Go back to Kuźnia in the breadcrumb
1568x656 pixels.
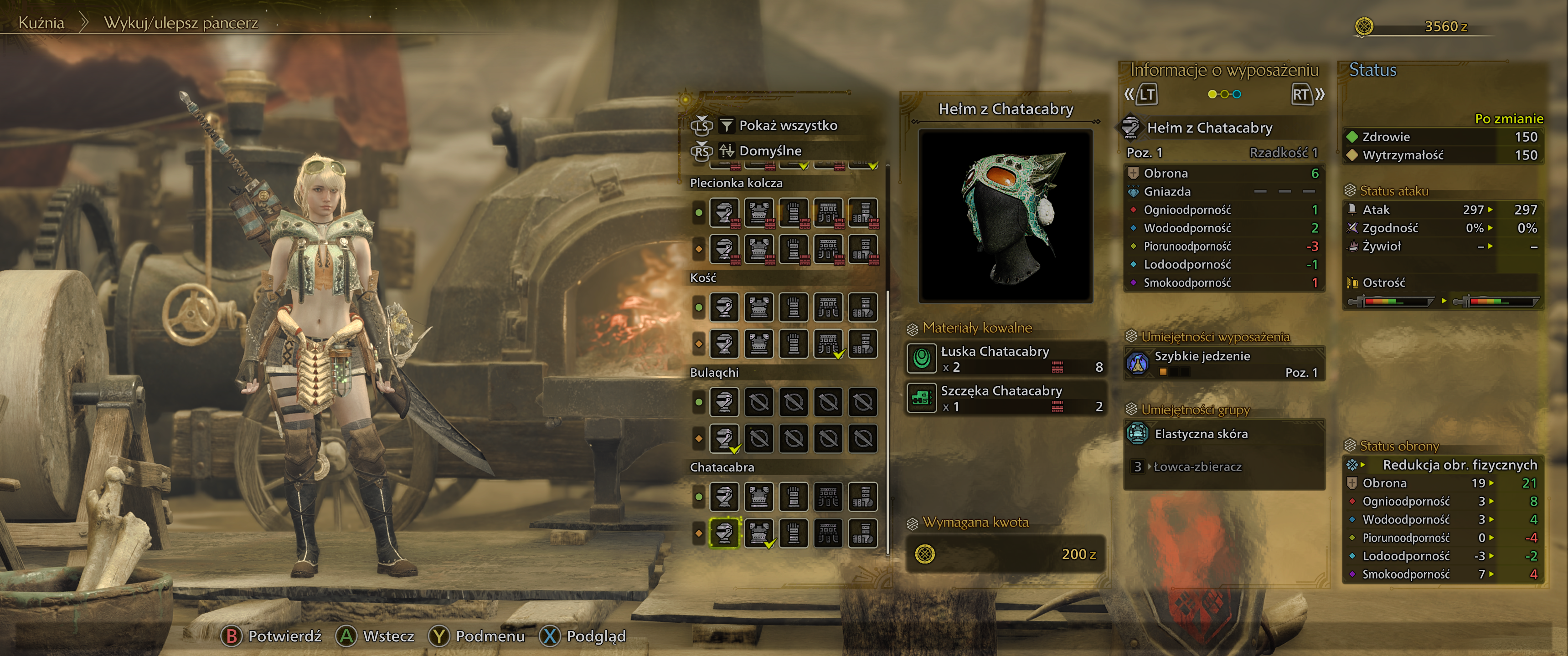(x=41, y=23)
